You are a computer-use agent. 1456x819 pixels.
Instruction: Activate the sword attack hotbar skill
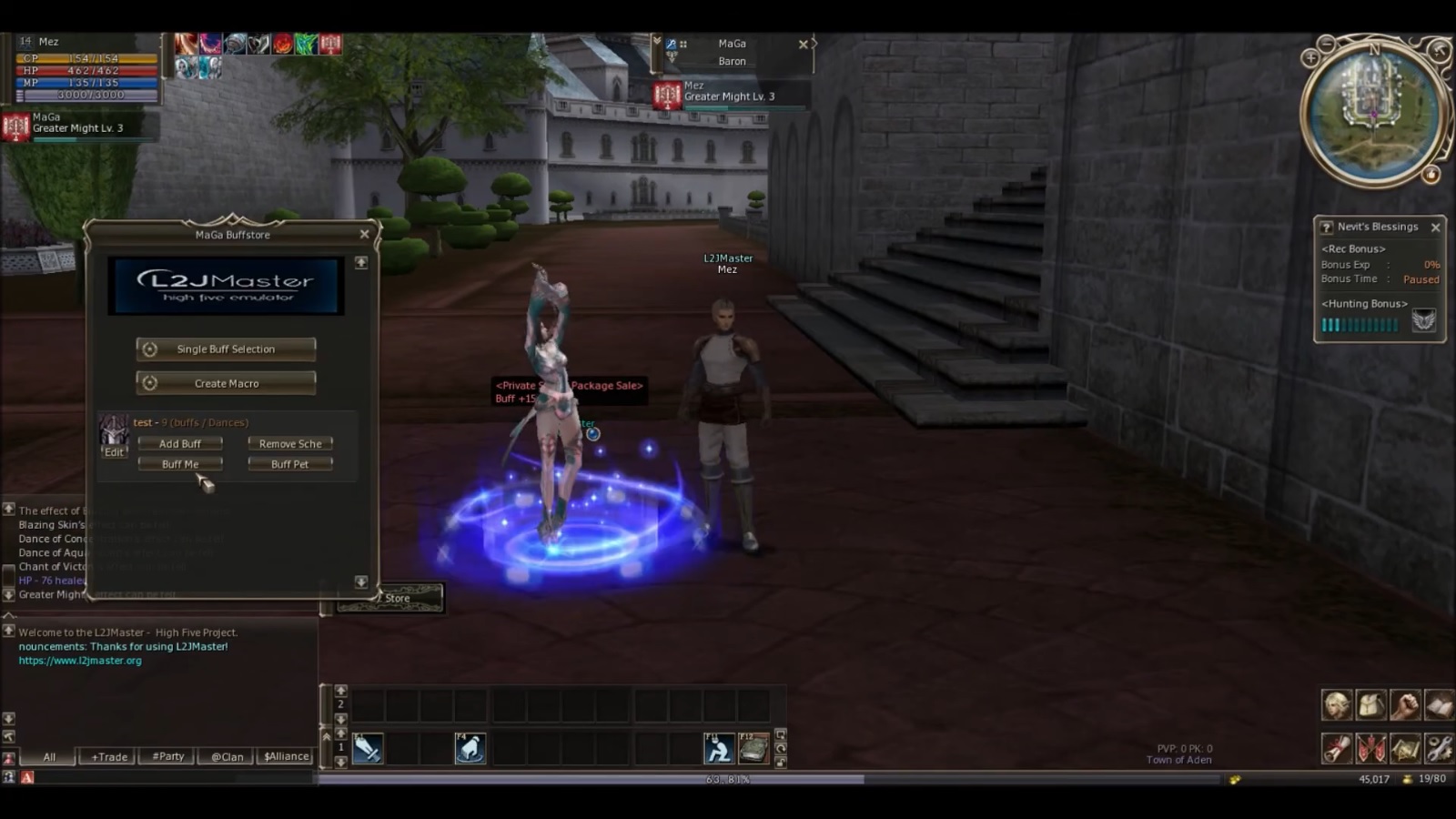368,749
